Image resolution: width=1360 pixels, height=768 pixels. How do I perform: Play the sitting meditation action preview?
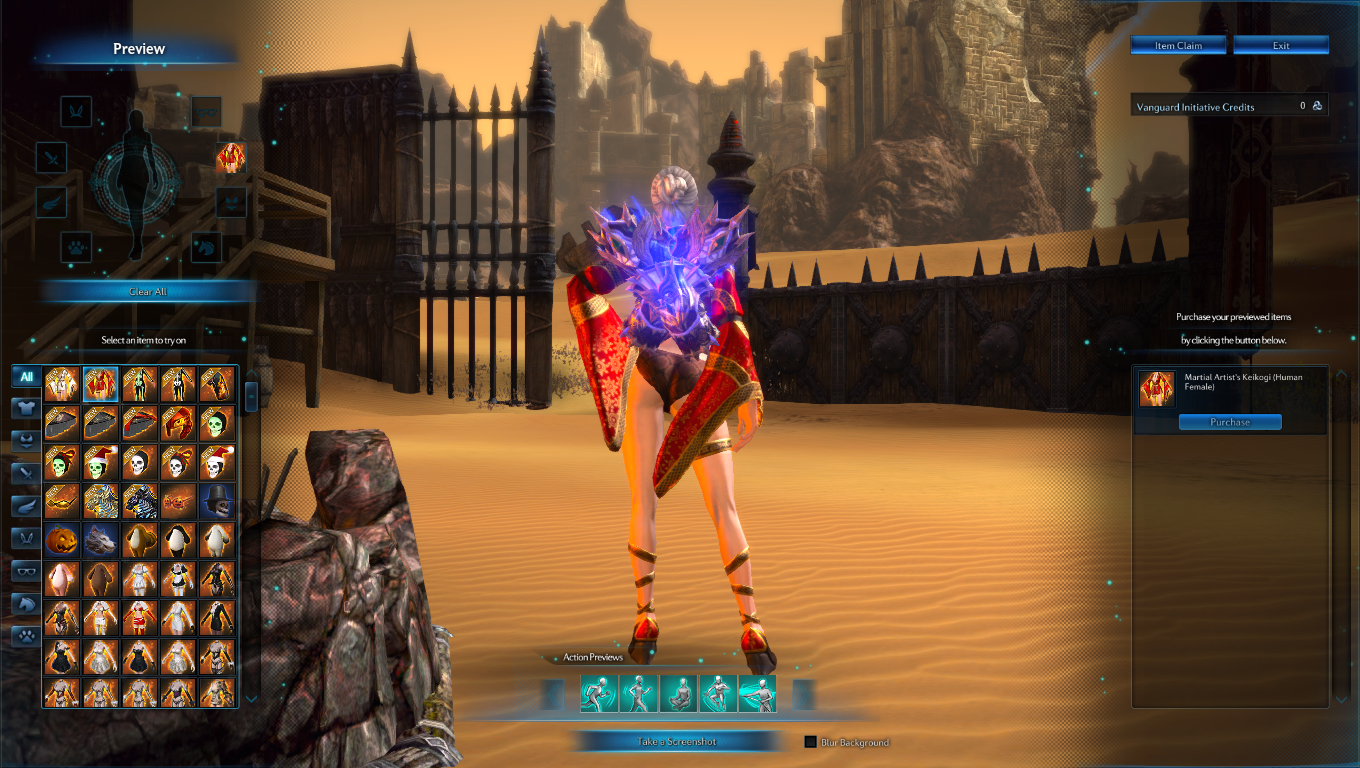point(678,693)
